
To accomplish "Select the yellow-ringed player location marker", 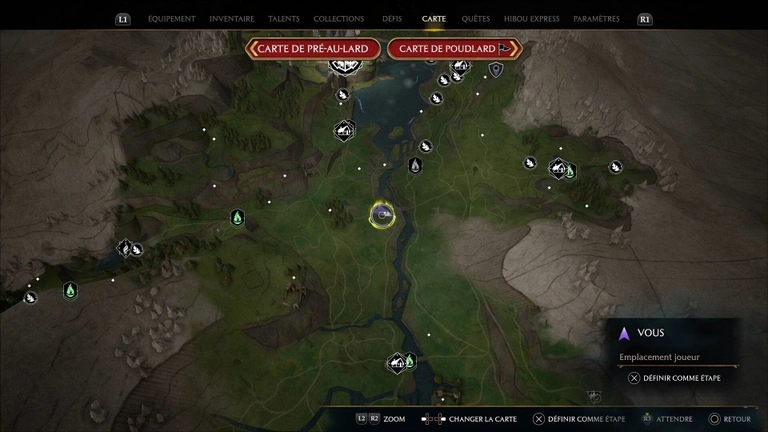I will pyautogui.click(x=381, y=214).
